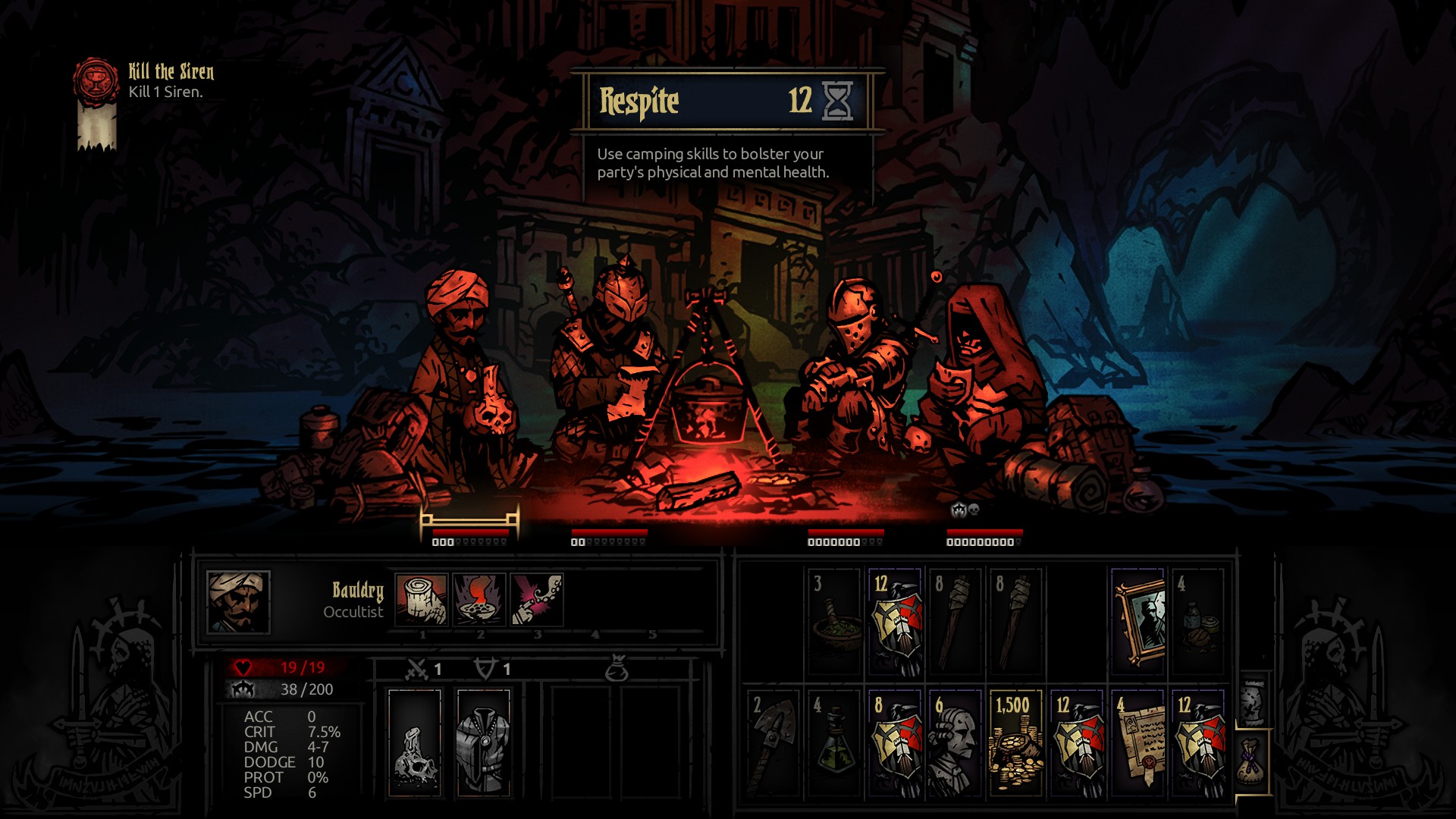
Task: Switch to the map scroll tab
Action: click(1253, 701)
